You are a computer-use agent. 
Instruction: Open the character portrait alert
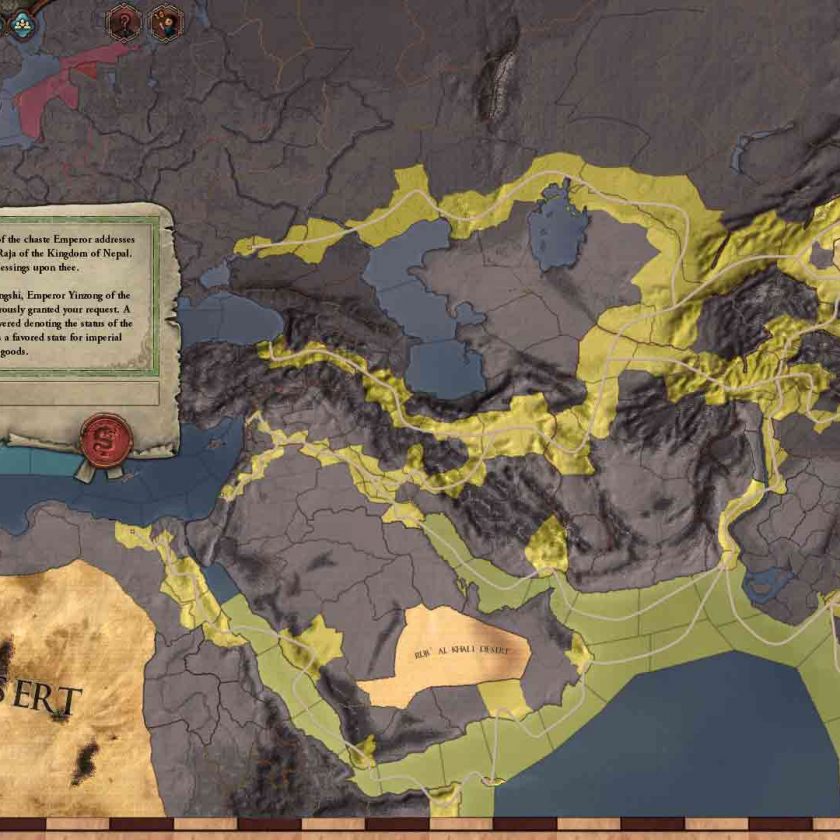click(166, 22)
